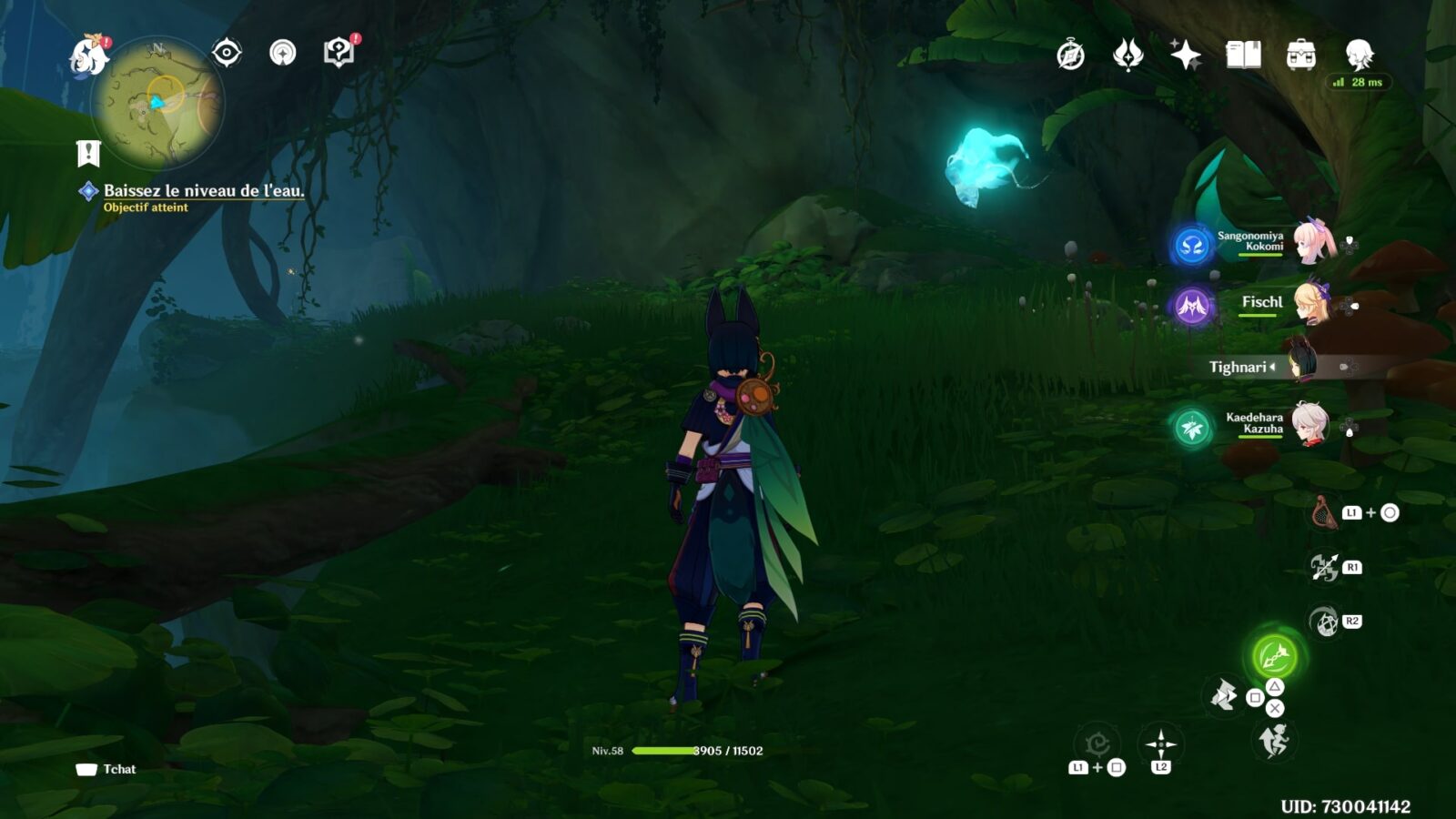Open the winged wish icon
Viewport: 1456px width, 819px height.
tap(1127, 56)
